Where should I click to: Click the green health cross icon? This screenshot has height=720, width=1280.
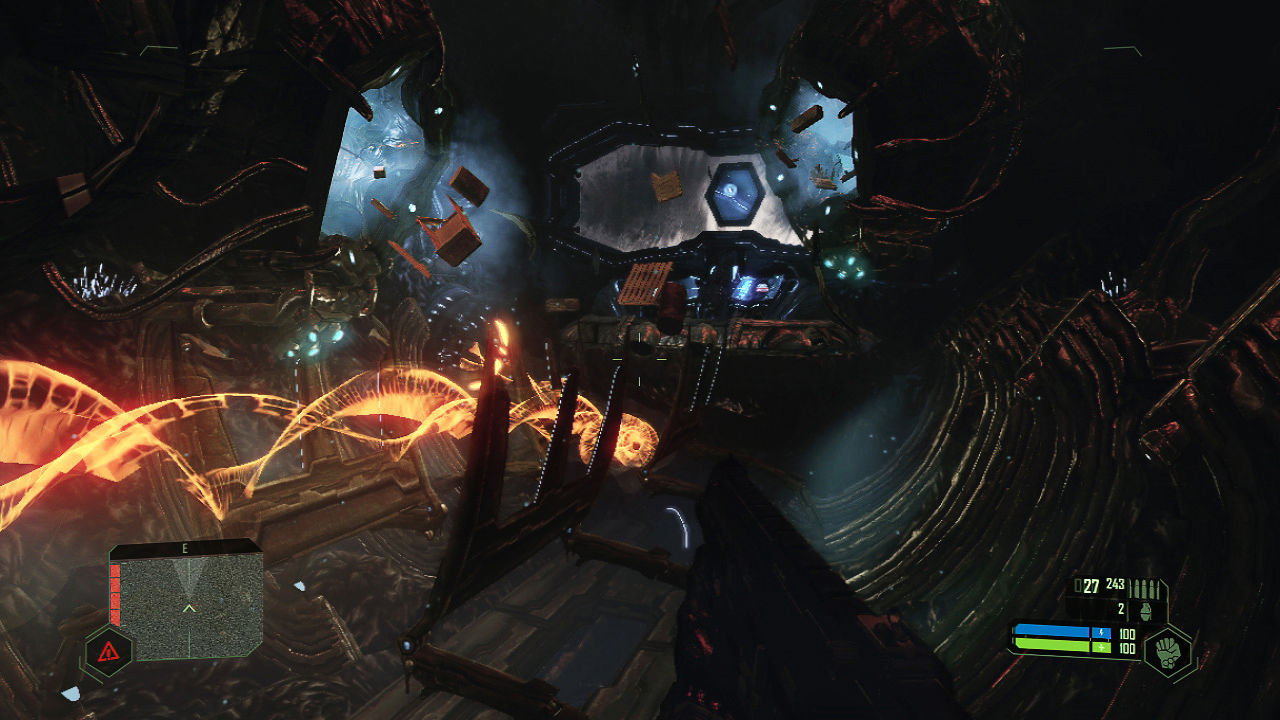pyautogui.click(x=1102, y=646)
